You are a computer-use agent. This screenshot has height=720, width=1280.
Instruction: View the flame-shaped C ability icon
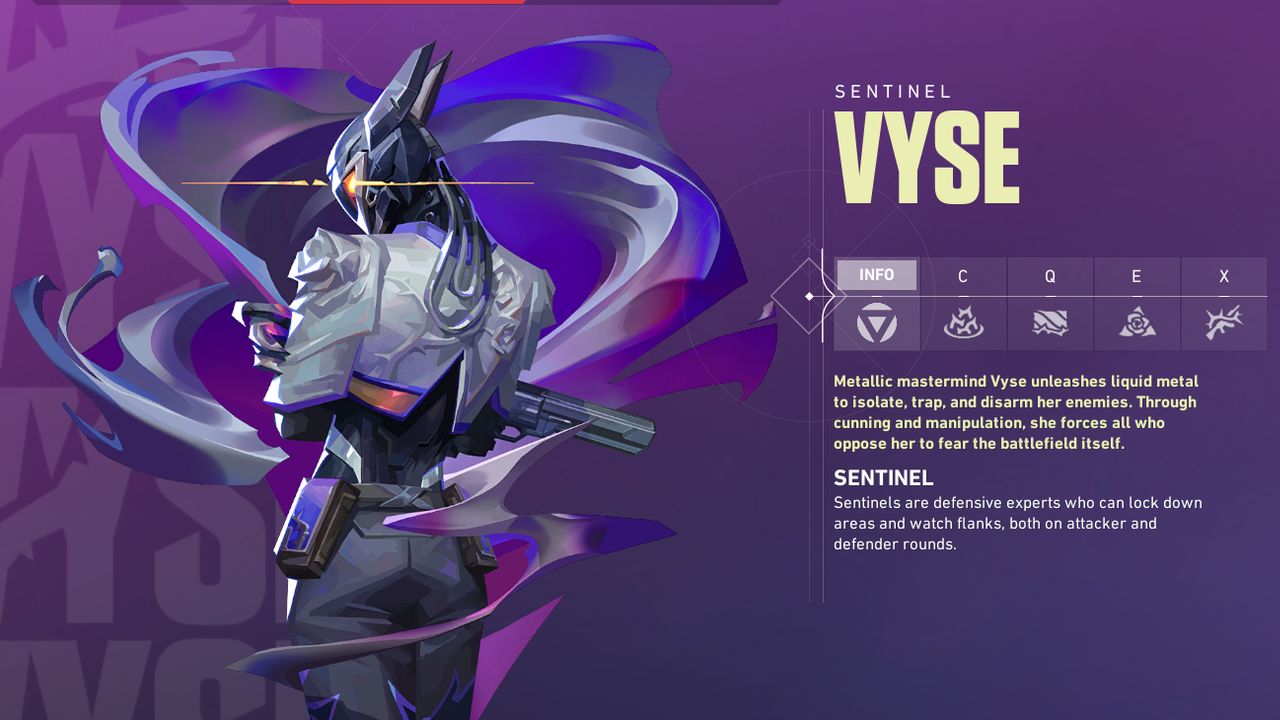tap(963, 323)
